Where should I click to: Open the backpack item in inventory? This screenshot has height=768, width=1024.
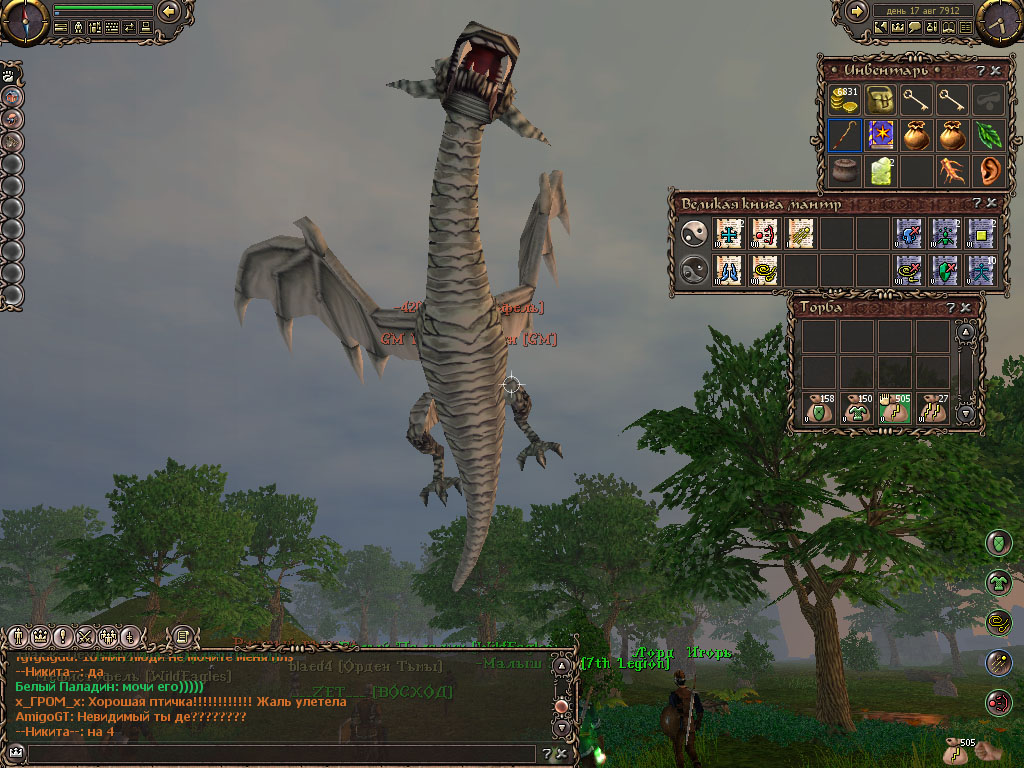881,100
